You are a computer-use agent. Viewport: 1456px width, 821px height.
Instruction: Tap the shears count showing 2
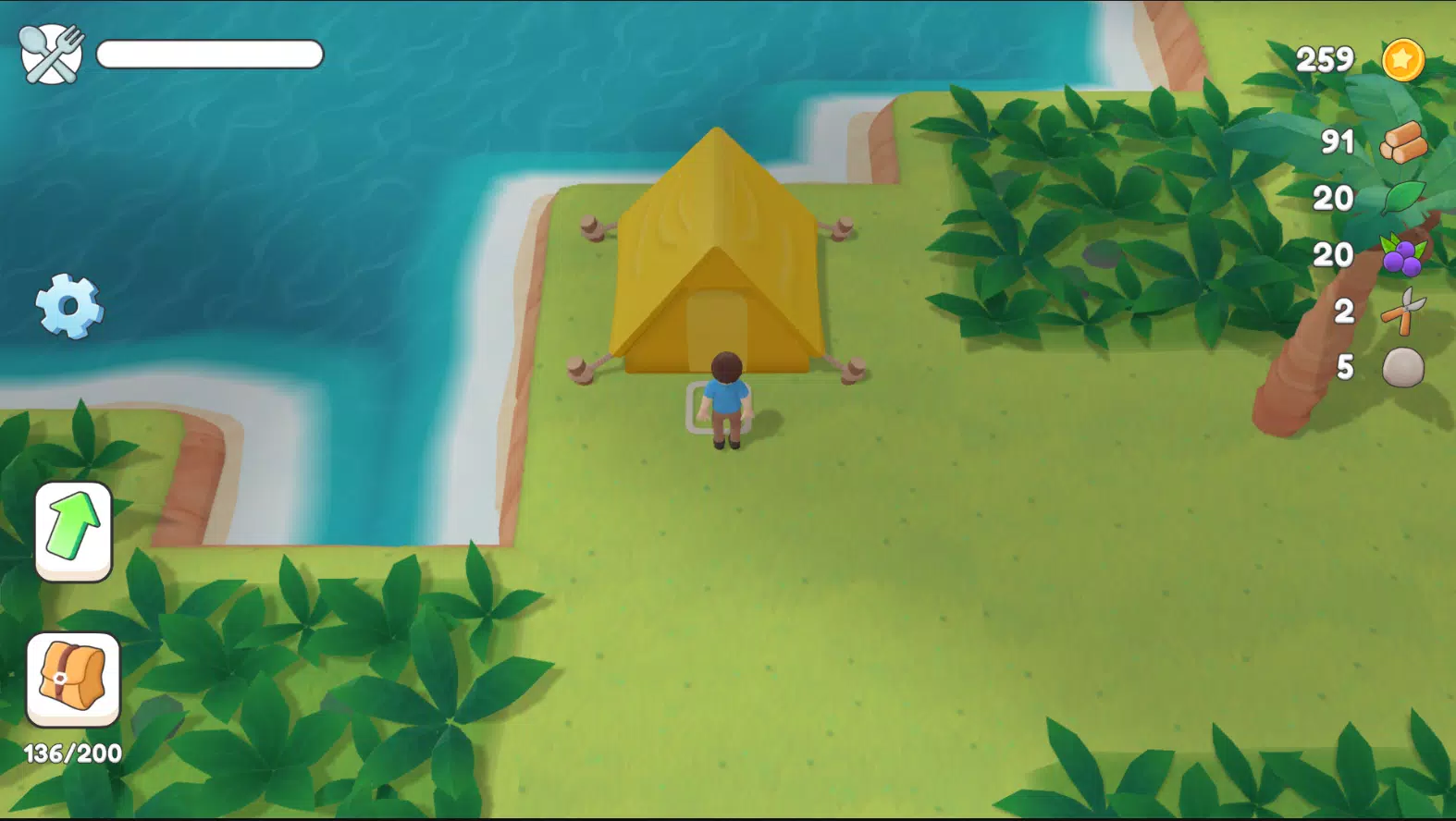(1346, 312)
